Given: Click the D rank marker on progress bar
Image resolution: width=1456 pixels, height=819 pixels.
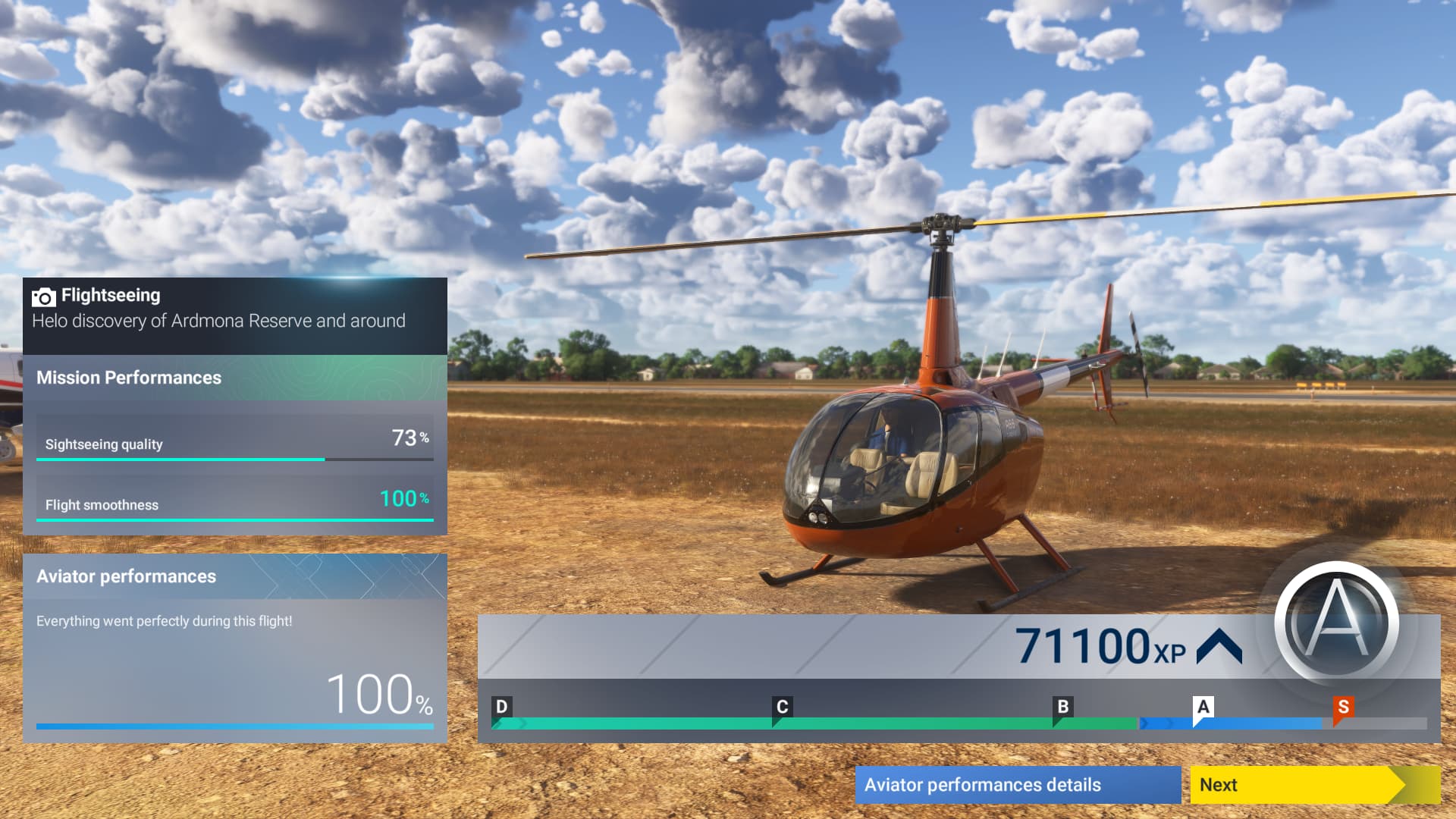Looking at the screenshot, I should [x=501, y=707].
